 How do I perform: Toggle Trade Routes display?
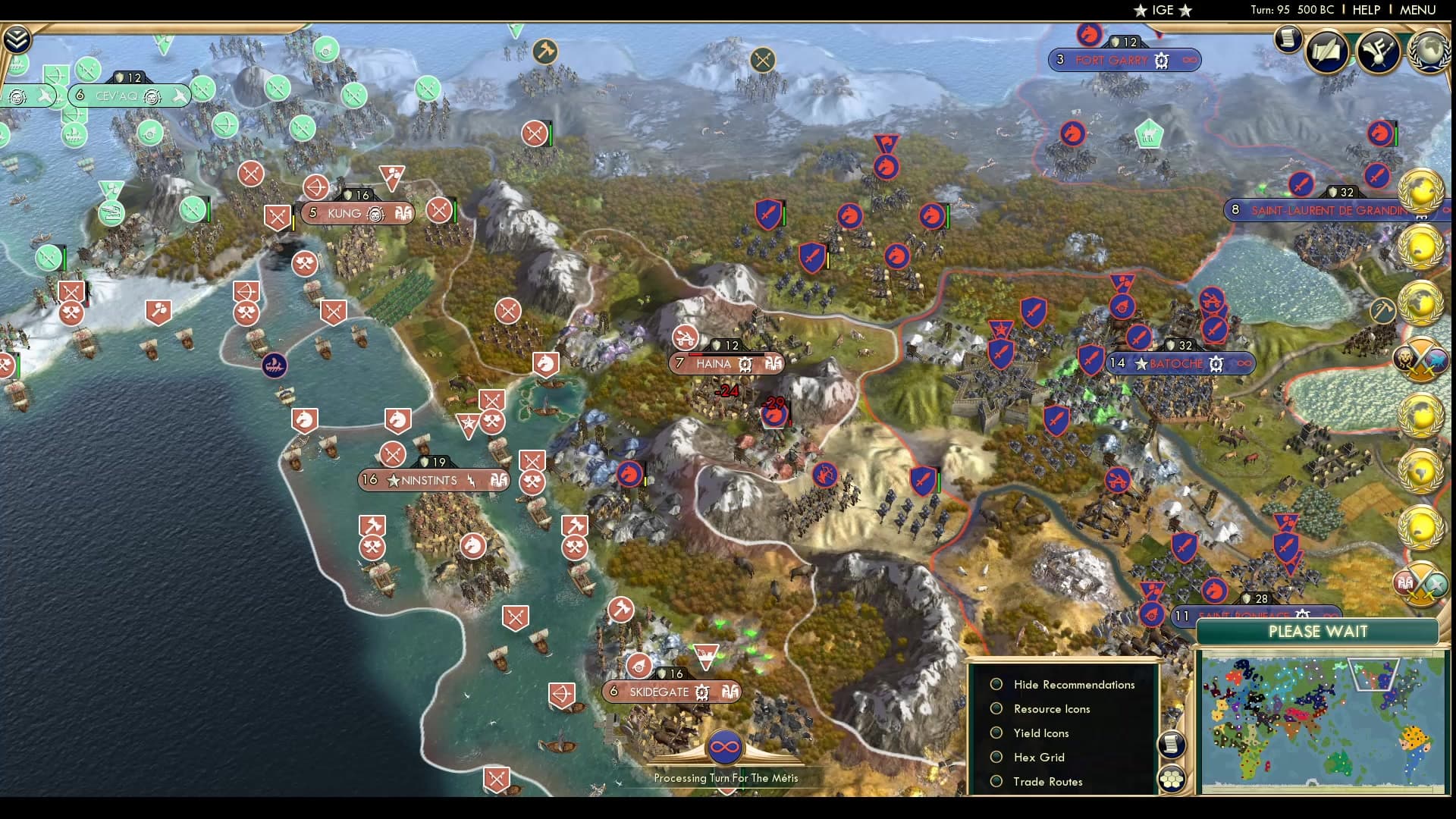(x=996, y=781)
